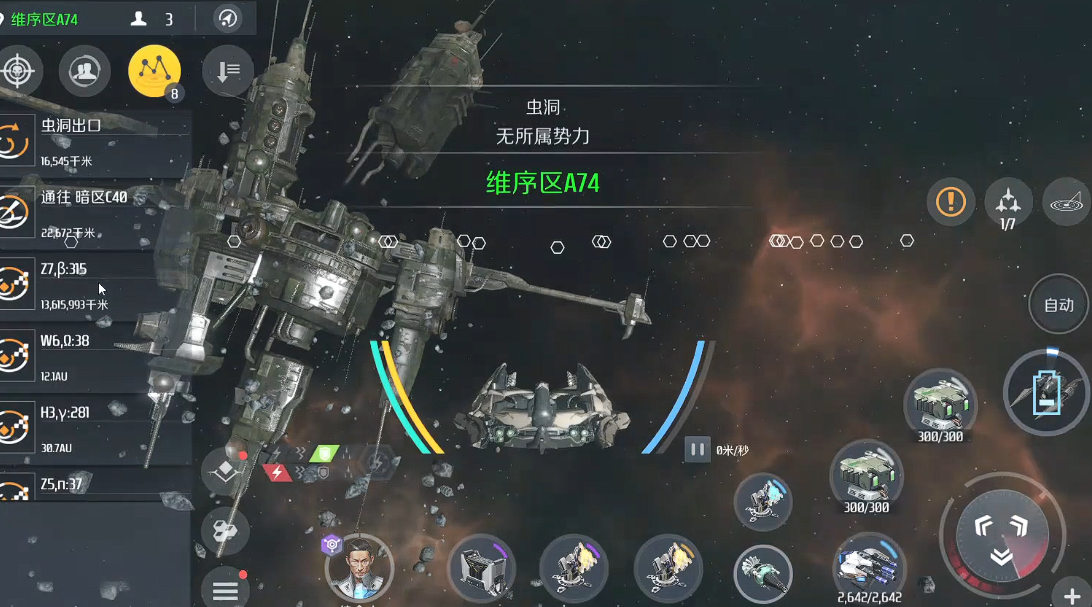Image resolution: width=1092 pixels, height=607 pixels.
Task: Open the autopilot compass icon at top
Action: (229, 18)
